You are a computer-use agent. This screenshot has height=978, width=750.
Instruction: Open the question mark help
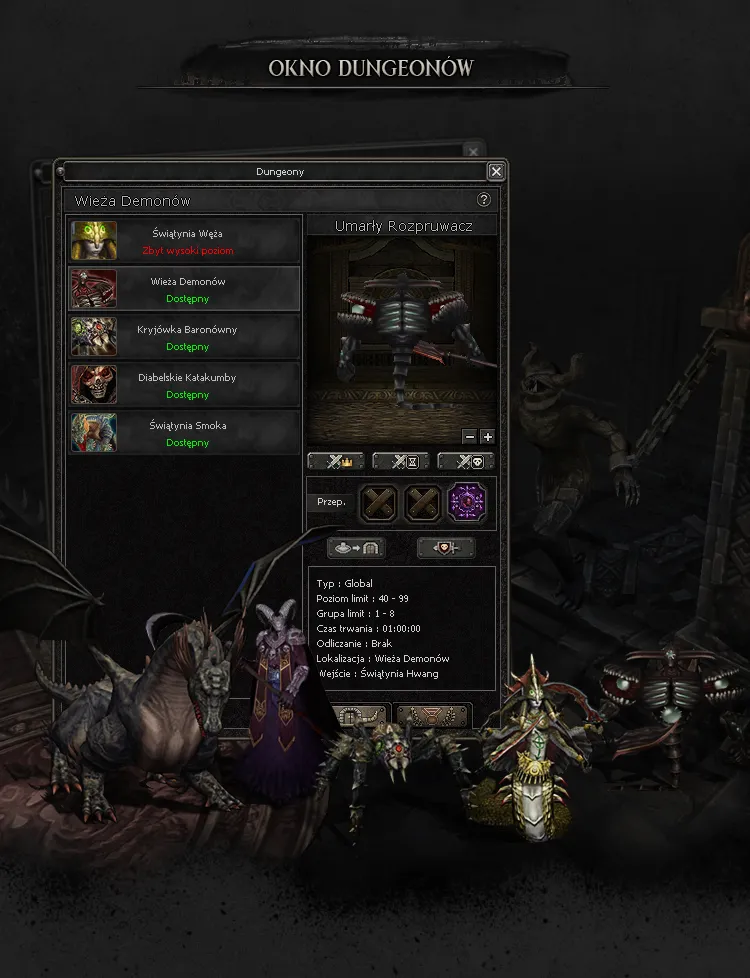484,200
